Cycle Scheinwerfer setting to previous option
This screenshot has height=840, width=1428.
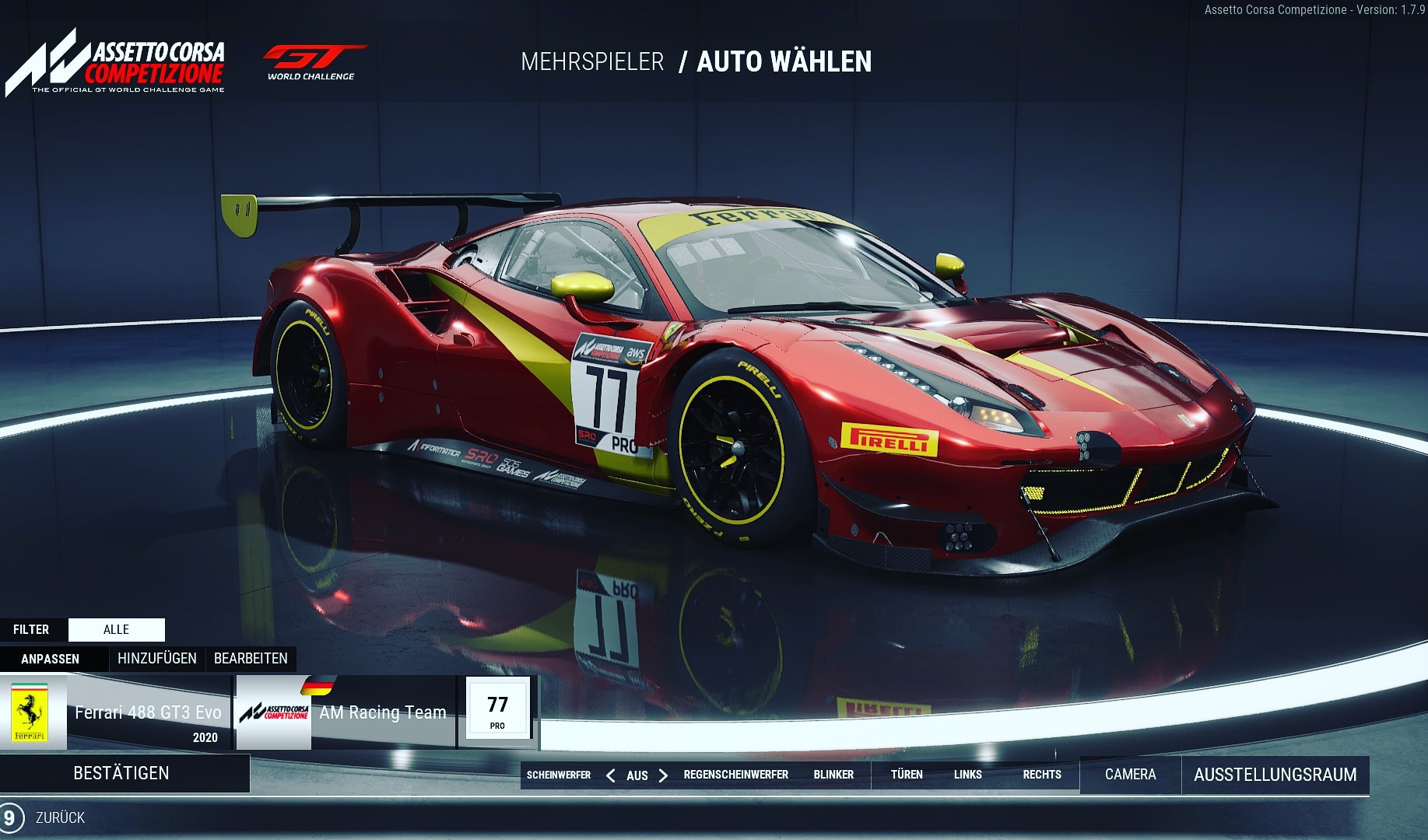pyautogui.click(x=611, y=775)
